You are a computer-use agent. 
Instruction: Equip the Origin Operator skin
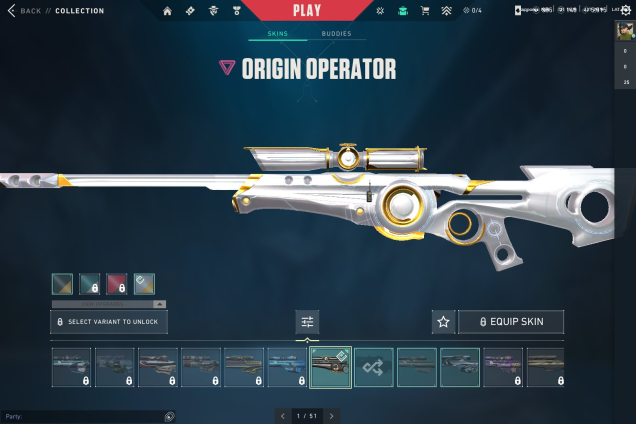pyautogui.click(x=511, y=322)
